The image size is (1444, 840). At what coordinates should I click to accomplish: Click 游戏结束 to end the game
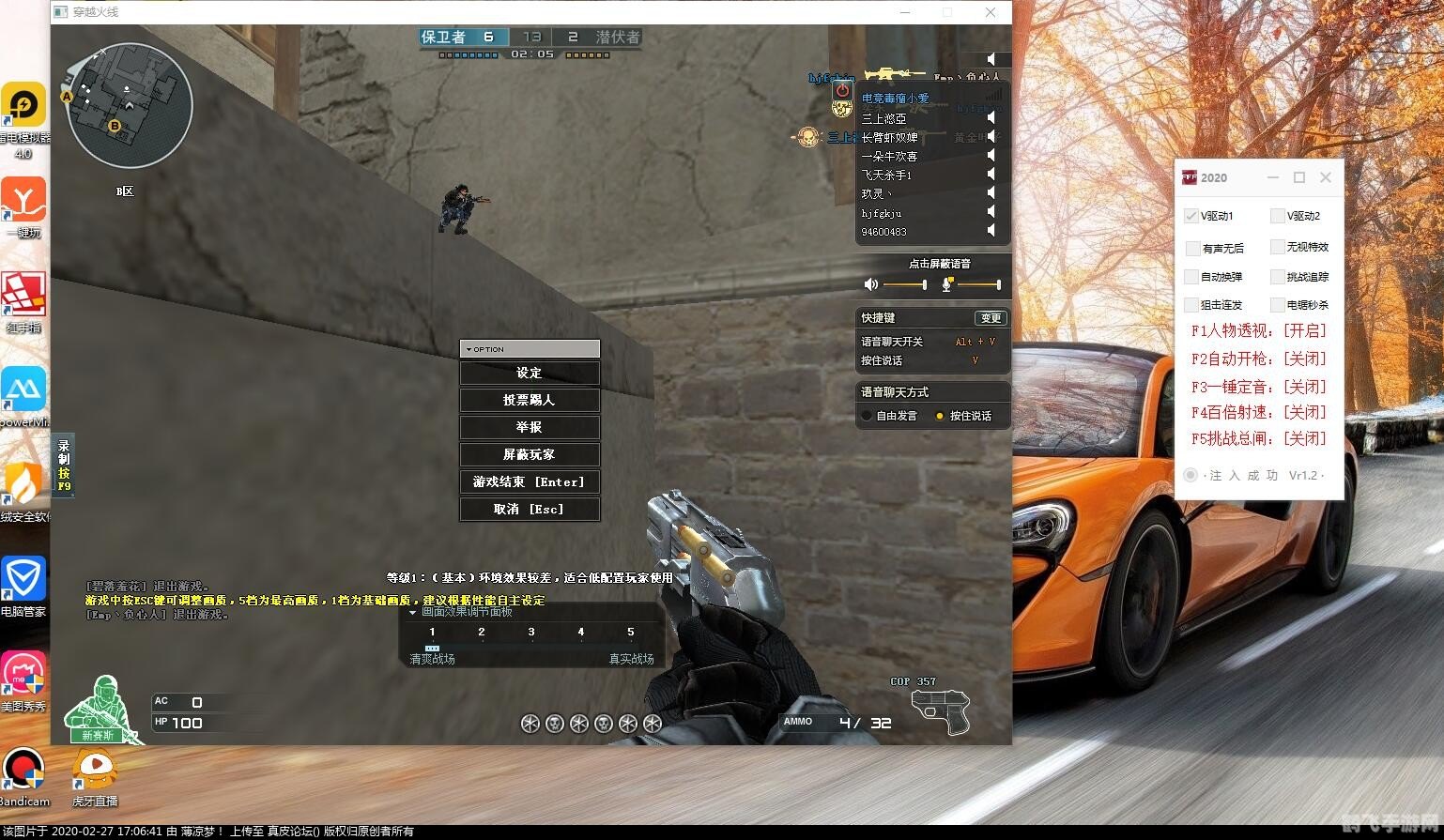[530, 481]
